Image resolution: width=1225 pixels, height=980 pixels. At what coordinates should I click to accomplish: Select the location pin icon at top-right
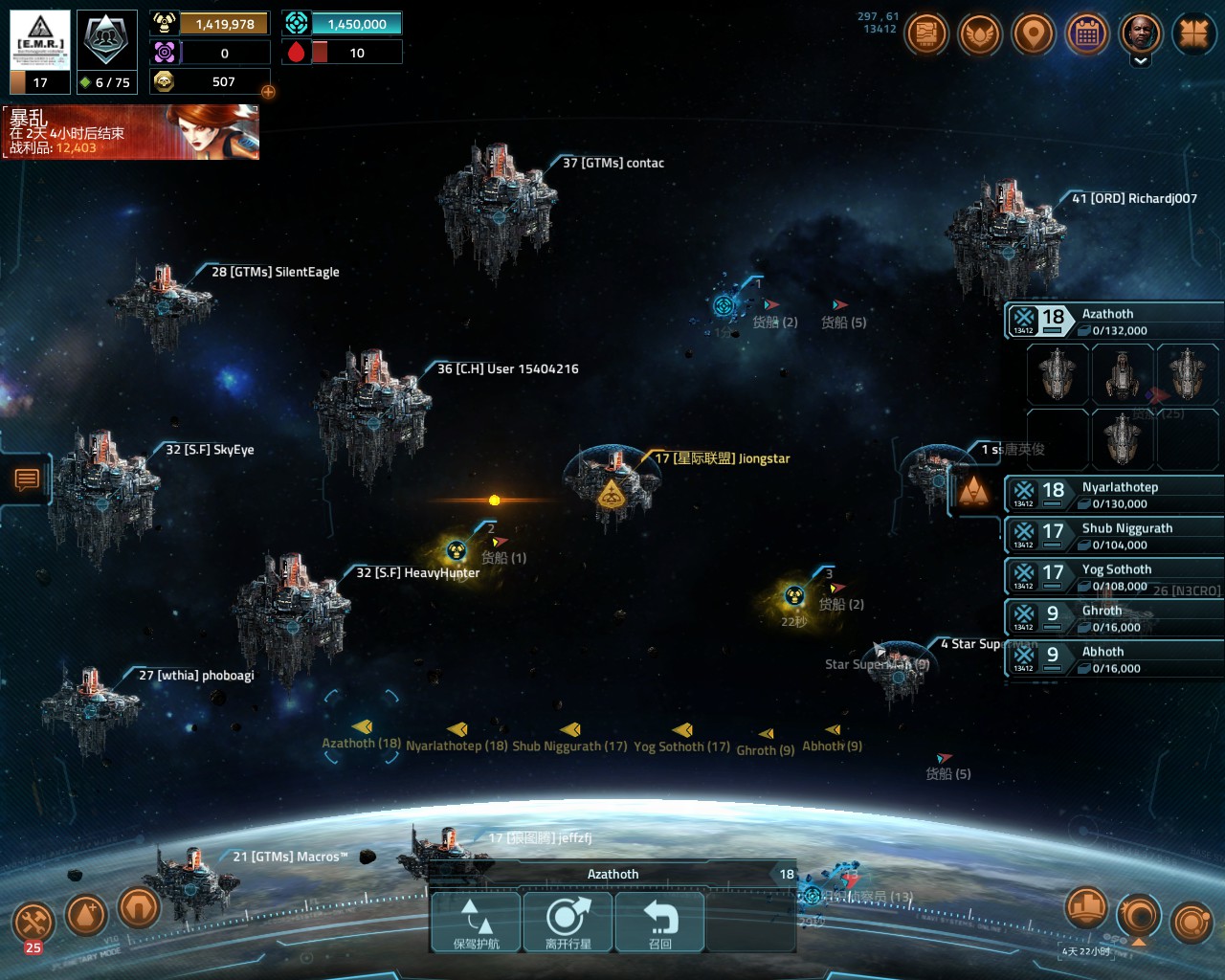point(1034,35)
